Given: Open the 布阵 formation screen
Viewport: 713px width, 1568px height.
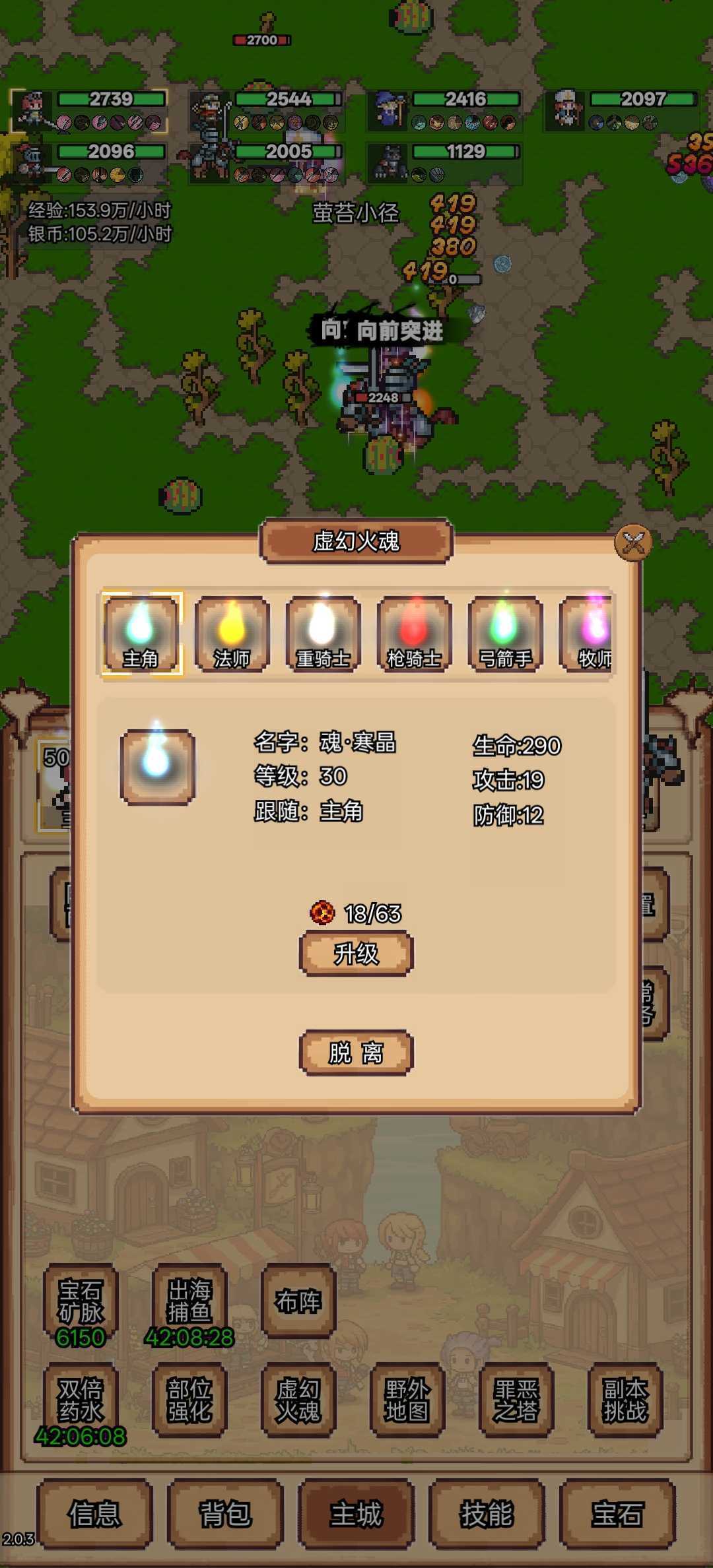Looking at the screenshot, I should [x=298, y=1301].
